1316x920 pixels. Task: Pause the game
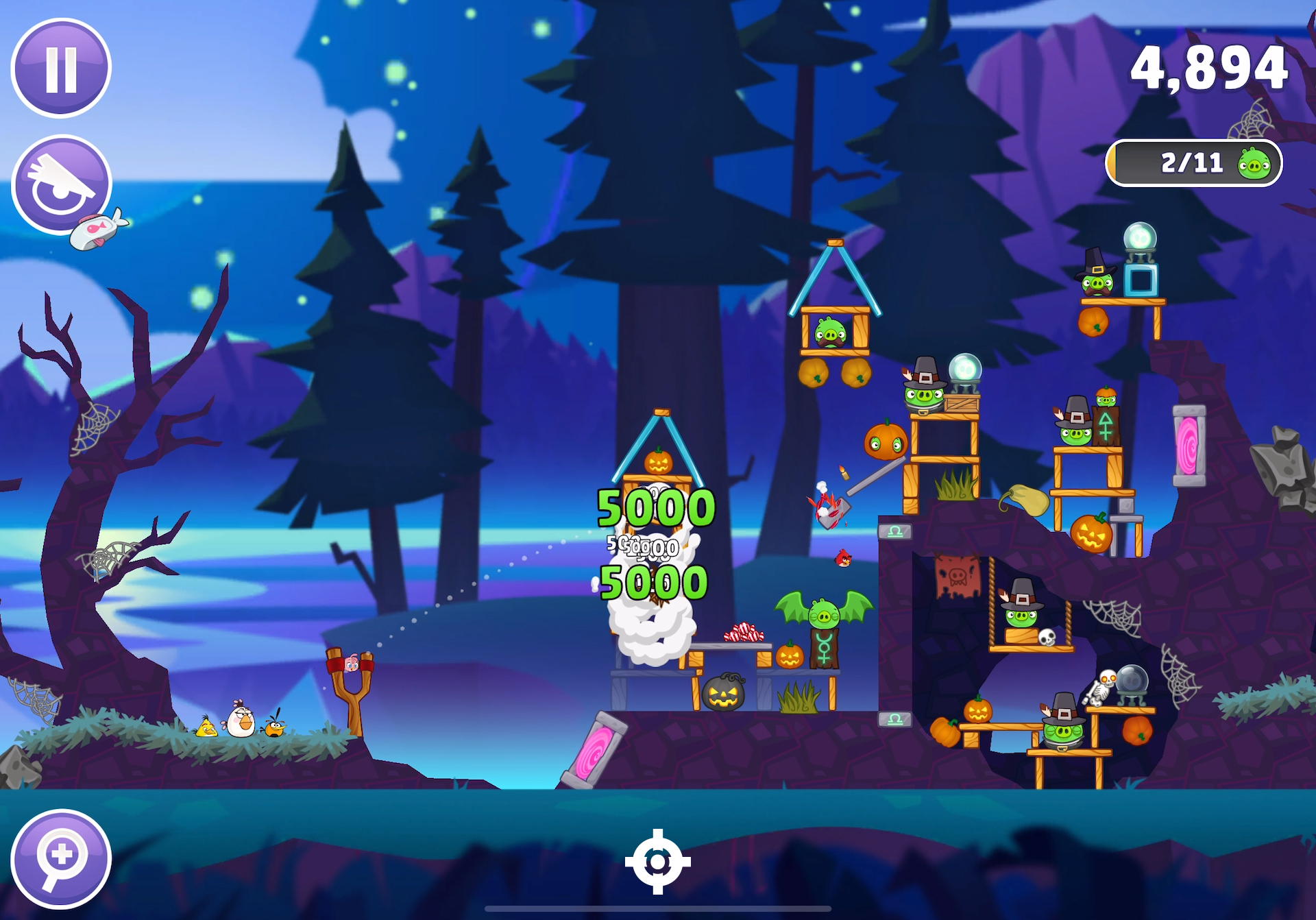(x=61, y=69)
